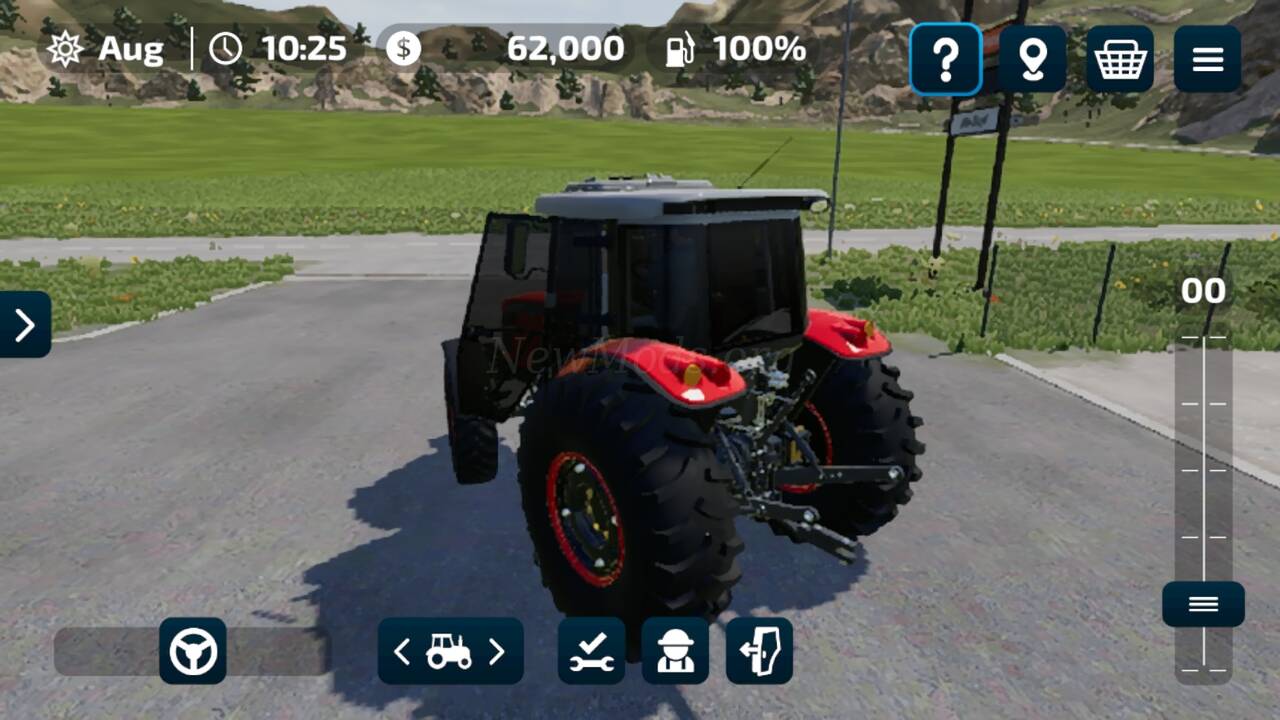
Task: Hire the AI worker helper
Action: pyautogui.click(x=675, y=651)
